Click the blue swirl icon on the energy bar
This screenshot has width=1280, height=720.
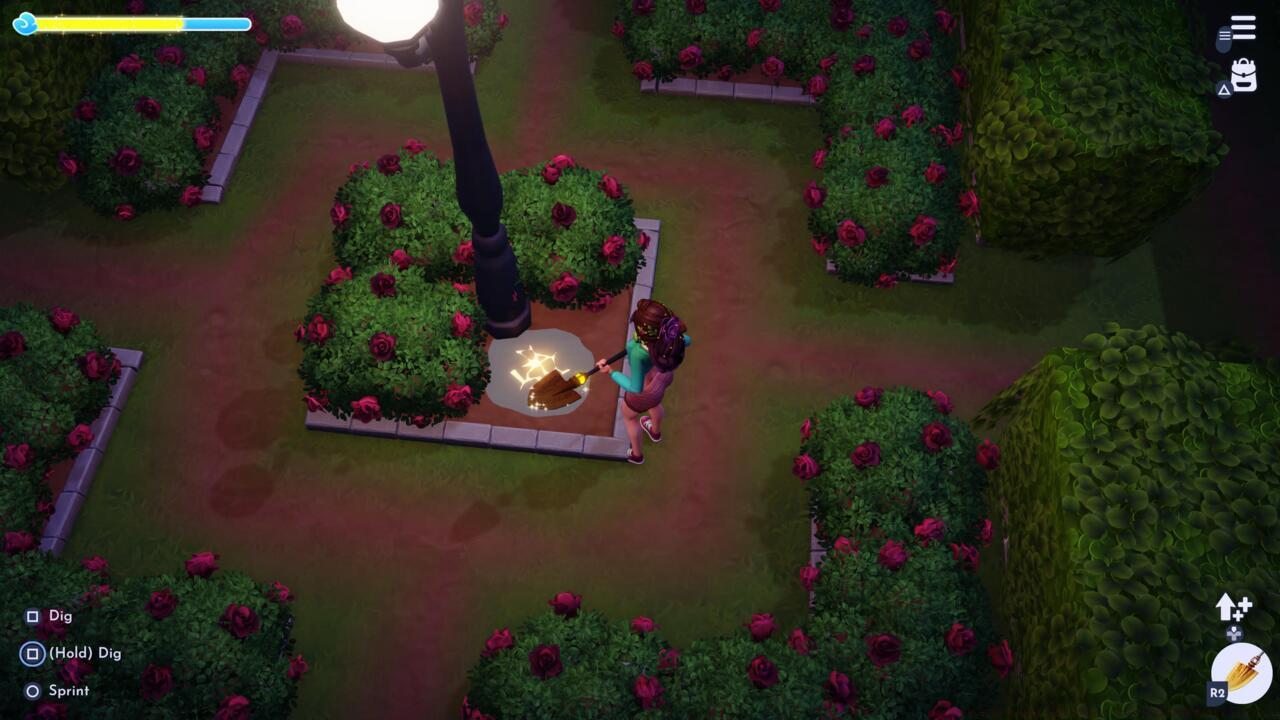[24, 23]
